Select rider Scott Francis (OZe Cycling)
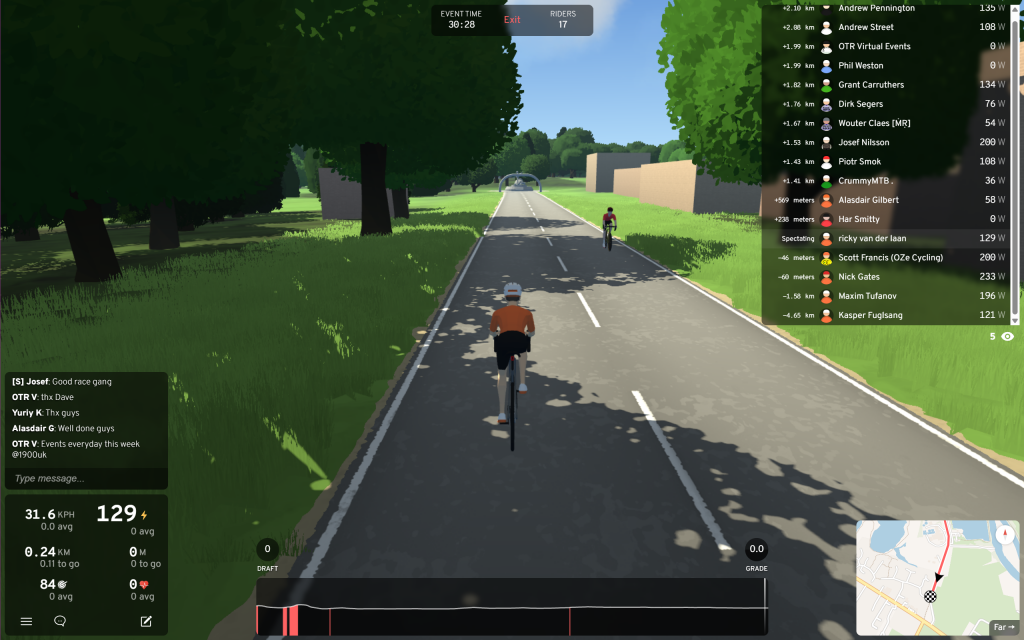Image resolution: width=1024 pixels, height=640 pixels. (x=890, y=258)
